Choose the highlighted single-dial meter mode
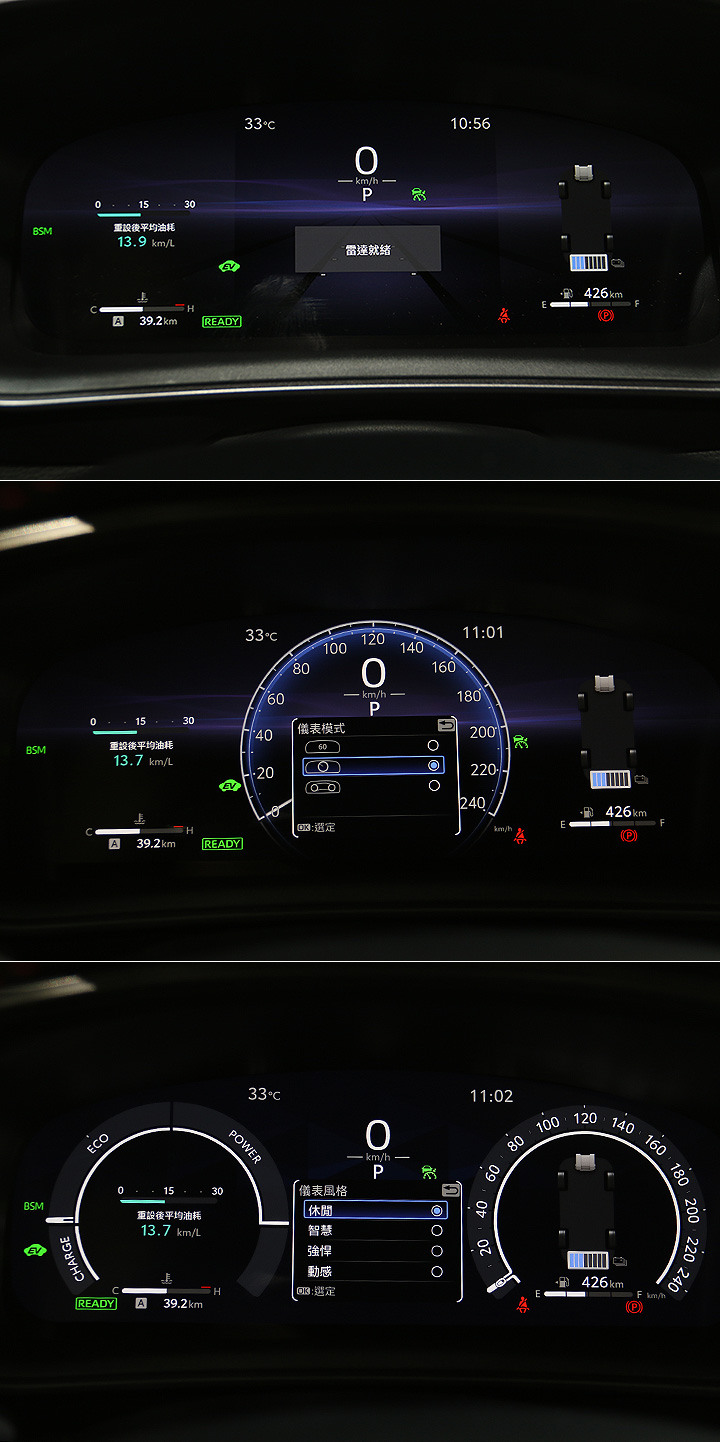 point(372,766)
